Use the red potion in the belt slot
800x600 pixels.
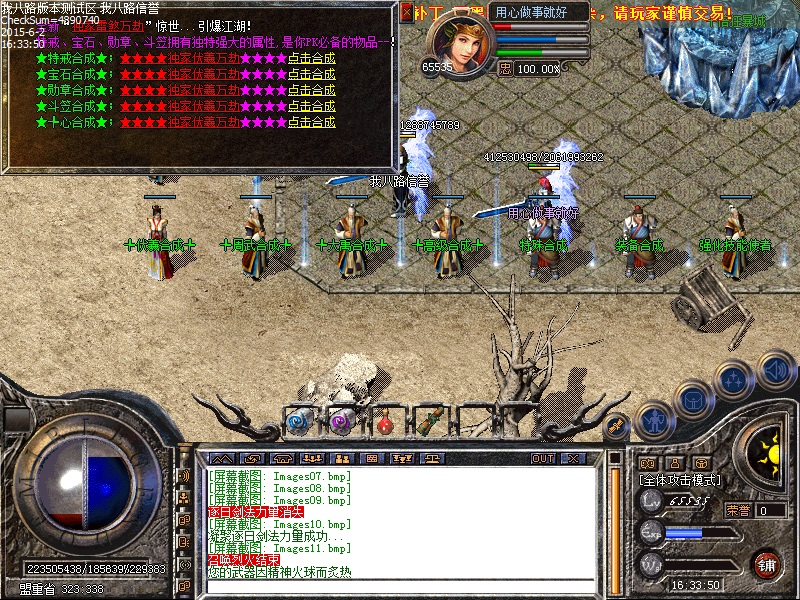pyautogui.click(x=383, y=420)
